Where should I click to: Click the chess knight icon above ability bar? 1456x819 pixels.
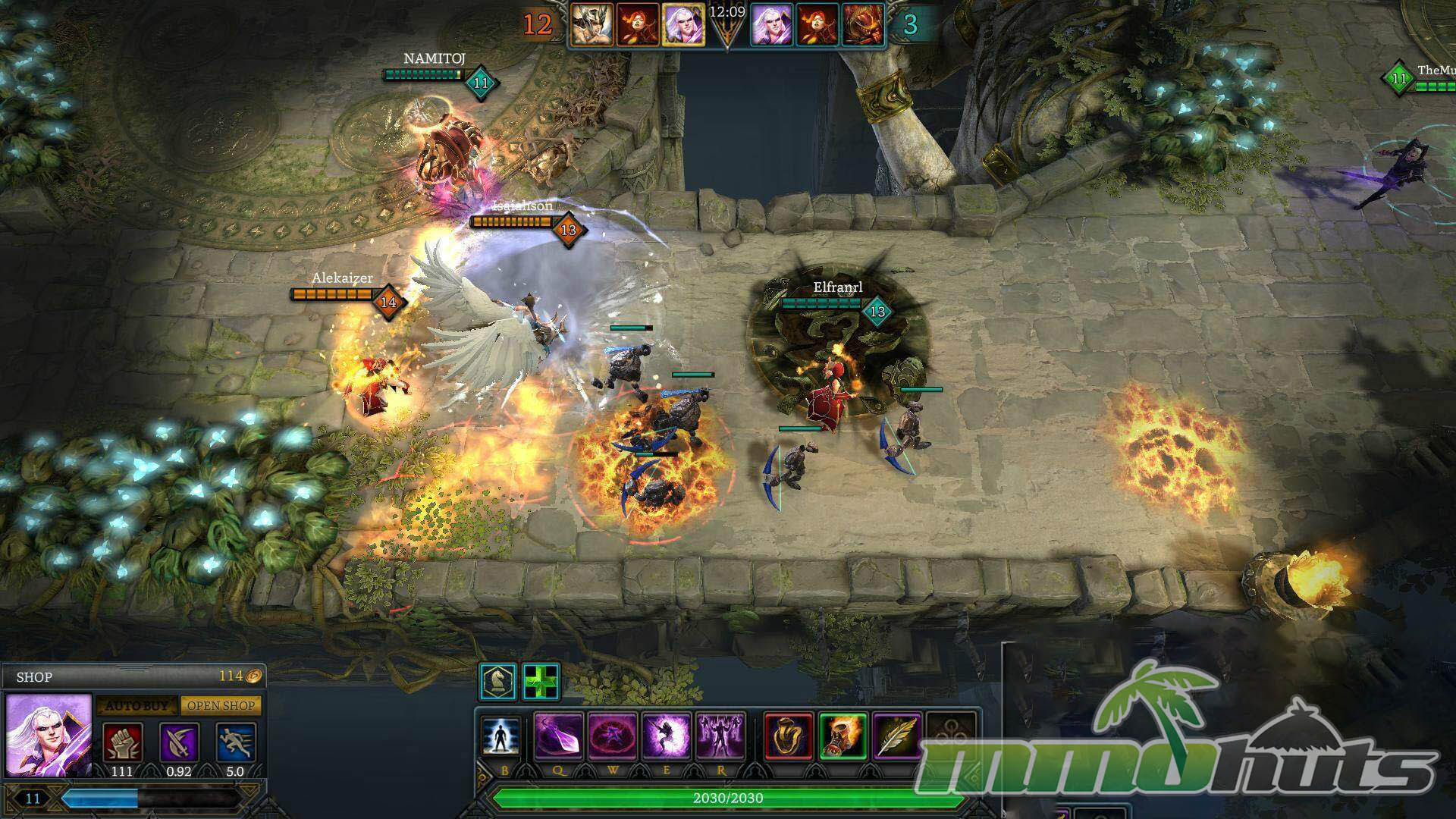tap(498, 681)
